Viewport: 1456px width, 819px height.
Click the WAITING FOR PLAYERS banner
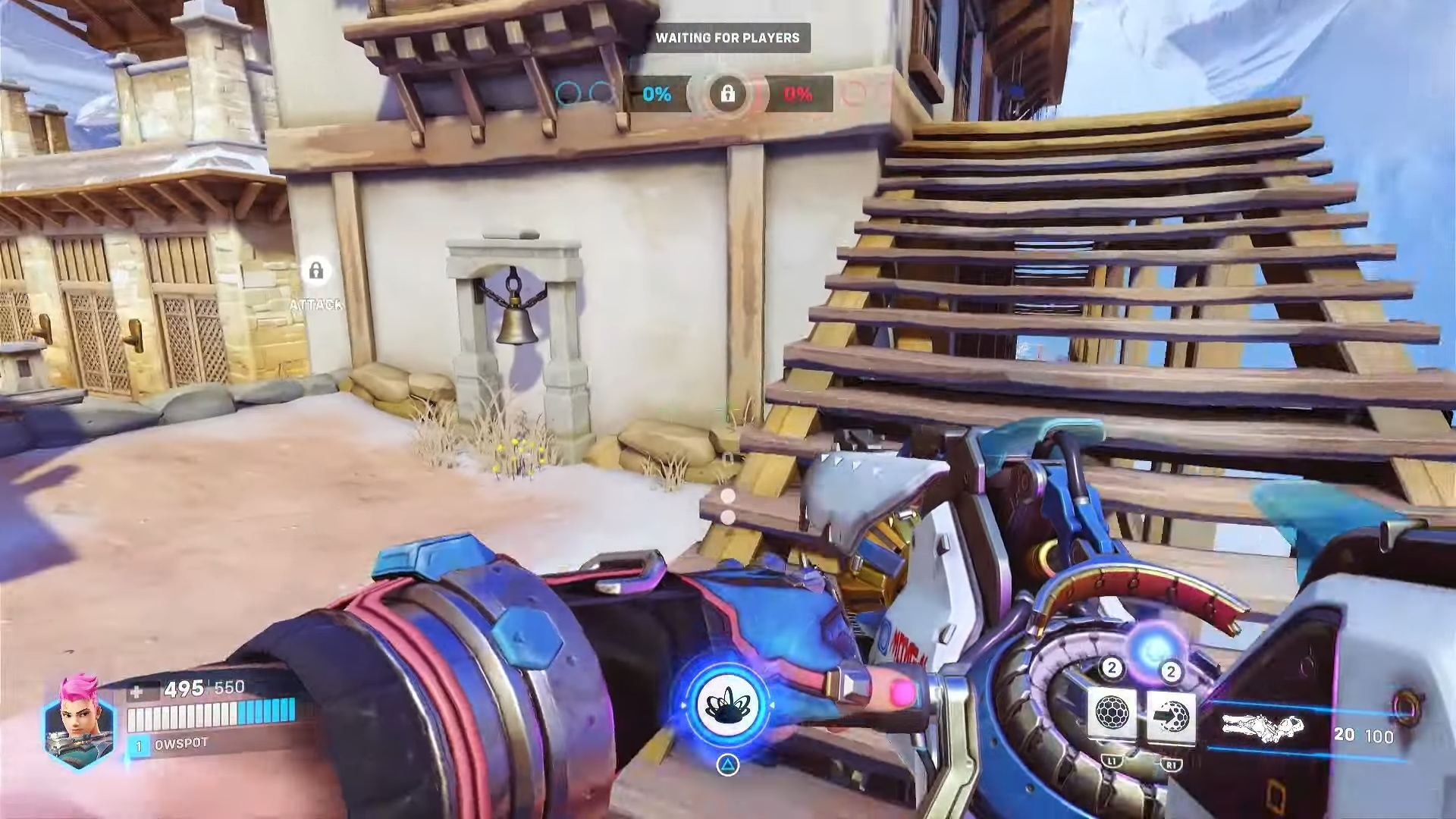(x=728, y=38)
